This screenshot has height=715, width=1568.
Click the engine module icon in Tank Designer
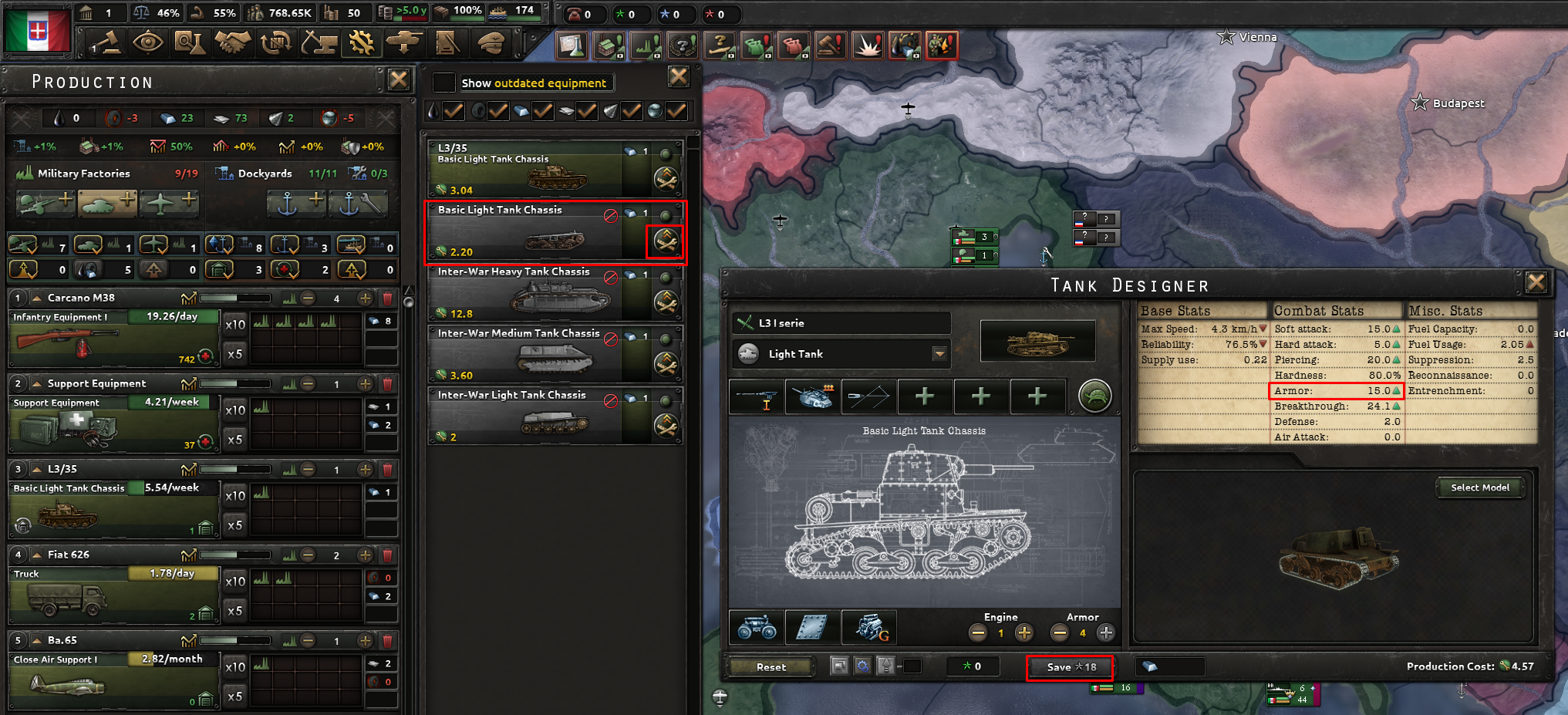pyautogui.click(x=870, y=627)
